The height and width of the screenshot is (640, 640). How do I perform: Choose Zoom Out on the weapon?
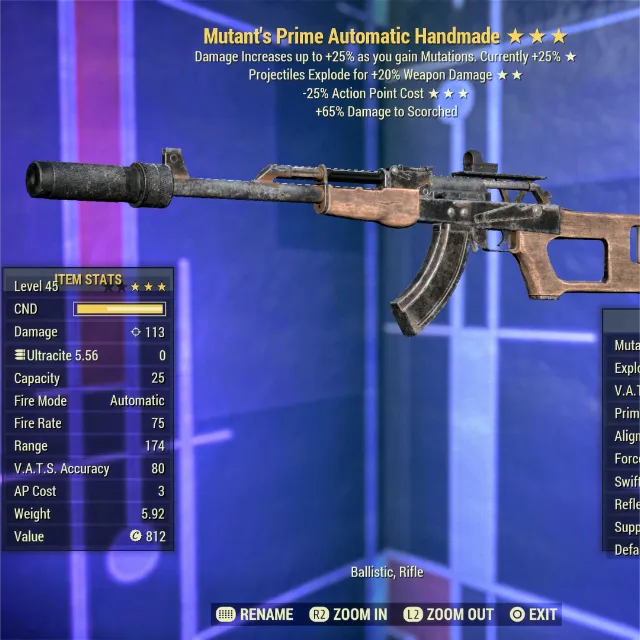[449, 614]
